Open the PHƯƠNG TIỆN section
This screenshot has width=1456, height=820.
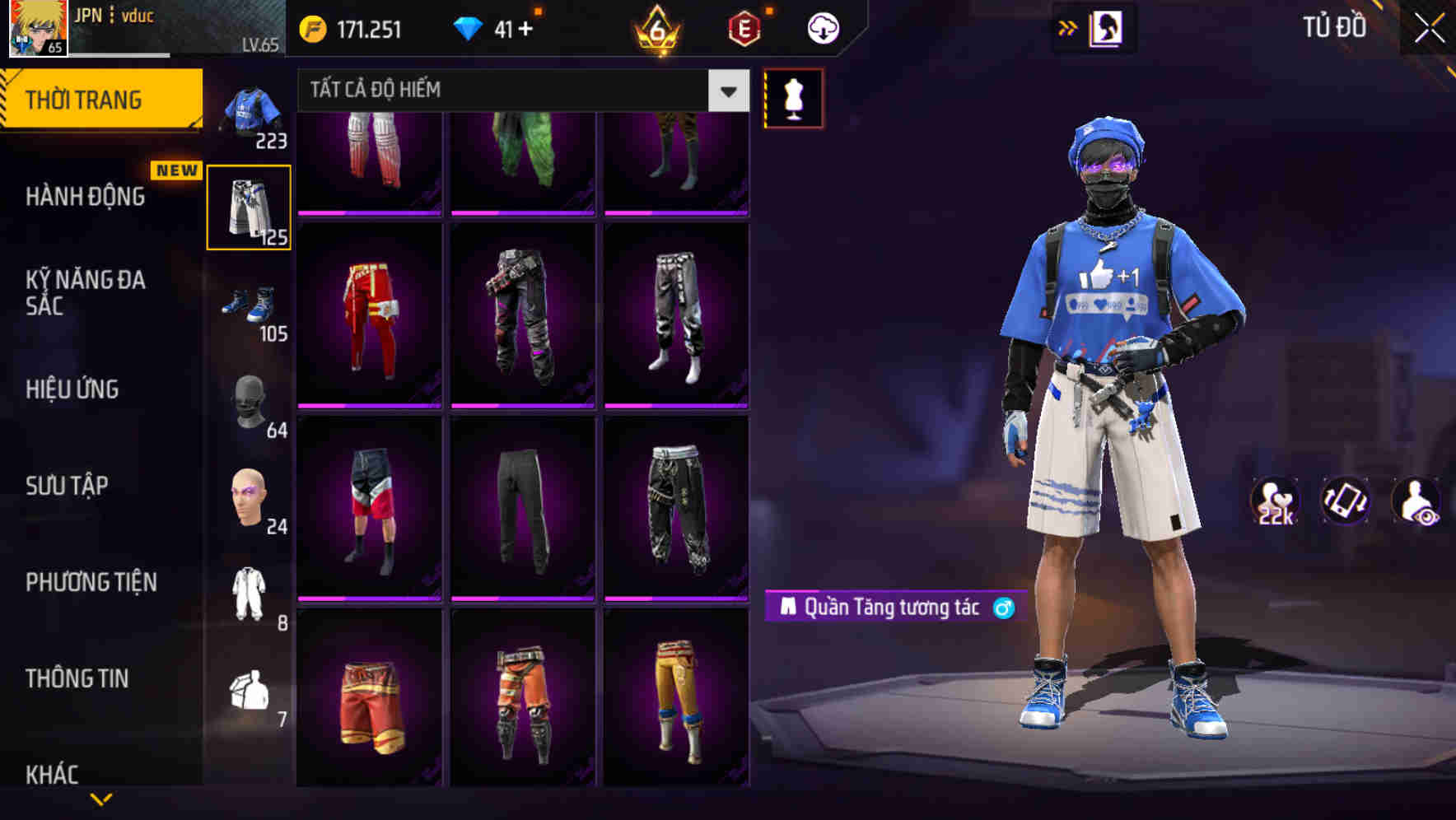(91, 582)
